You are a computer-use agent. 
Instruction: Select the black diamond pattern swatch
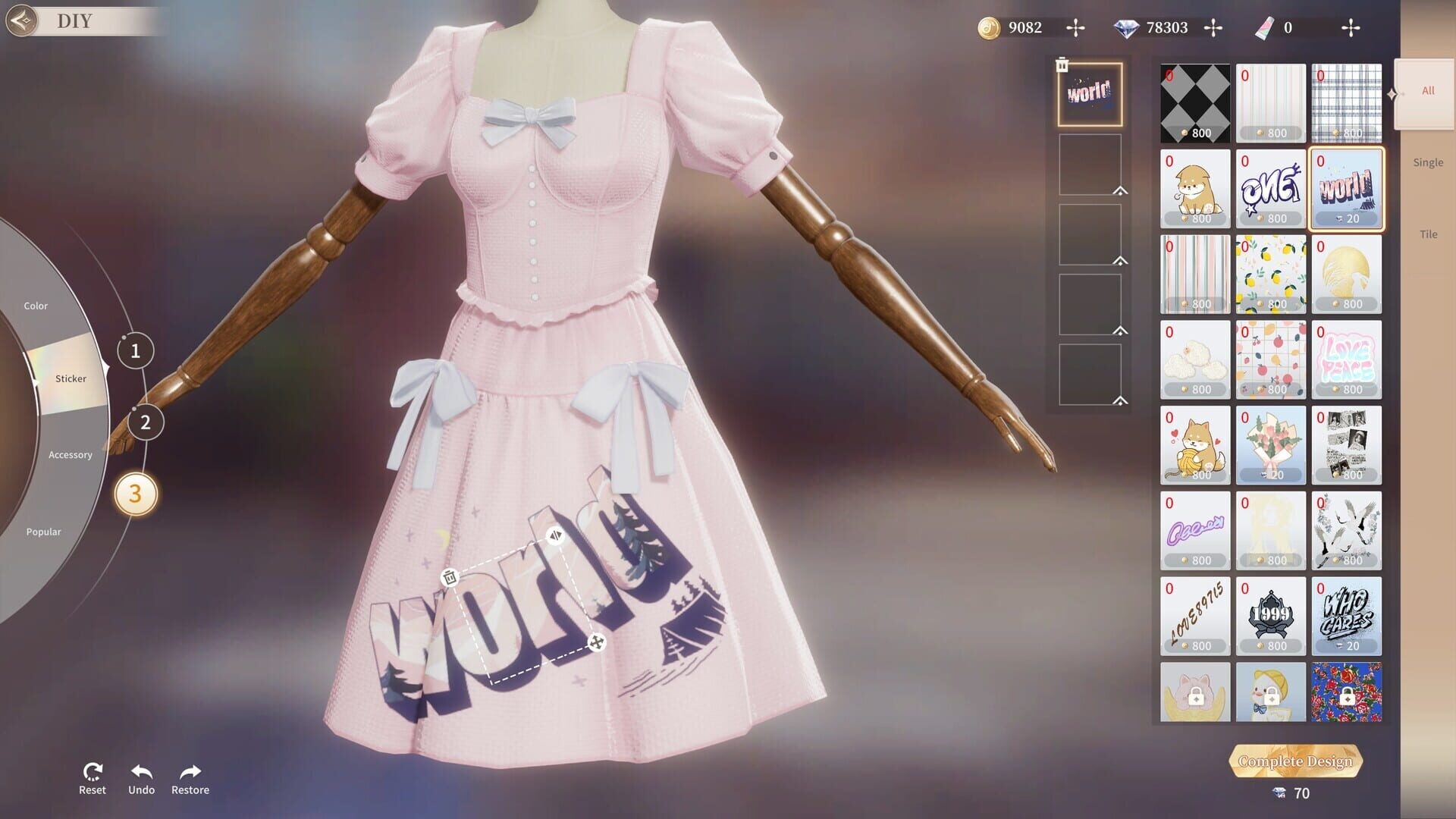click(1195, 102)
